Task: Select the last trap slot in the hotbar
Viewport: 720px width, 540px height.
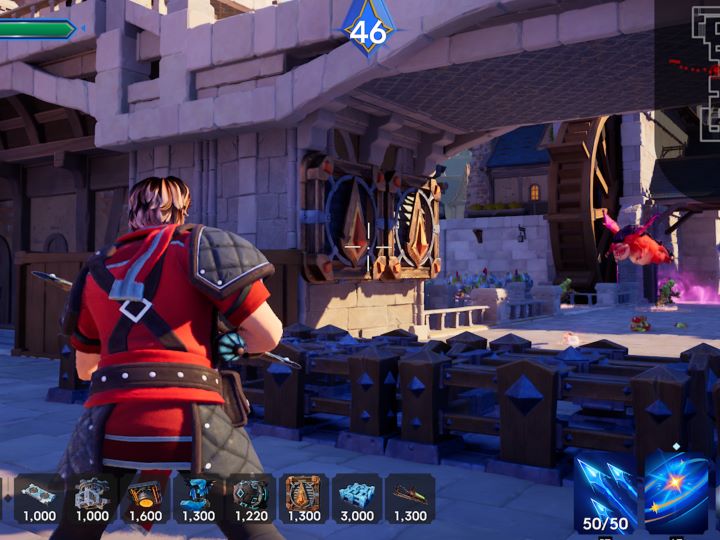Action: [410, 498]
